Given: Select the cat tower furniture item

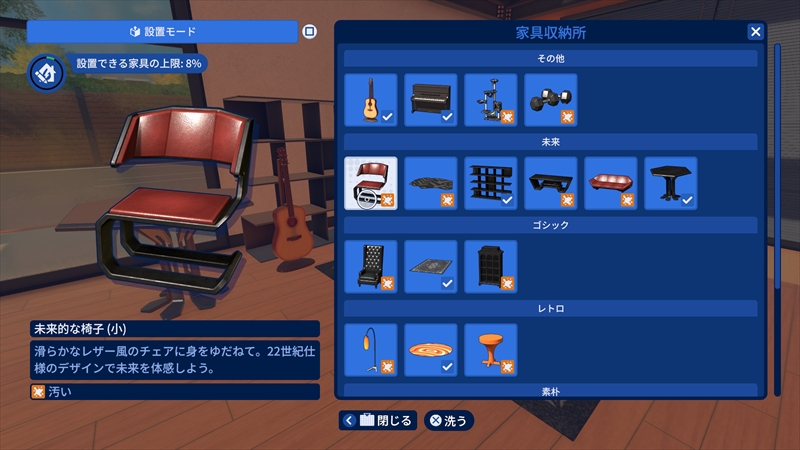Looking at the screenshot, I should click(x=491, y=99).
